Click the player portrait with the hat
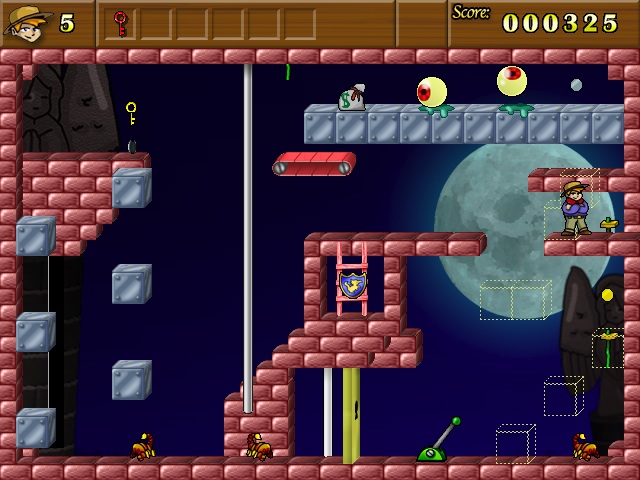 (x=28, y=22)
